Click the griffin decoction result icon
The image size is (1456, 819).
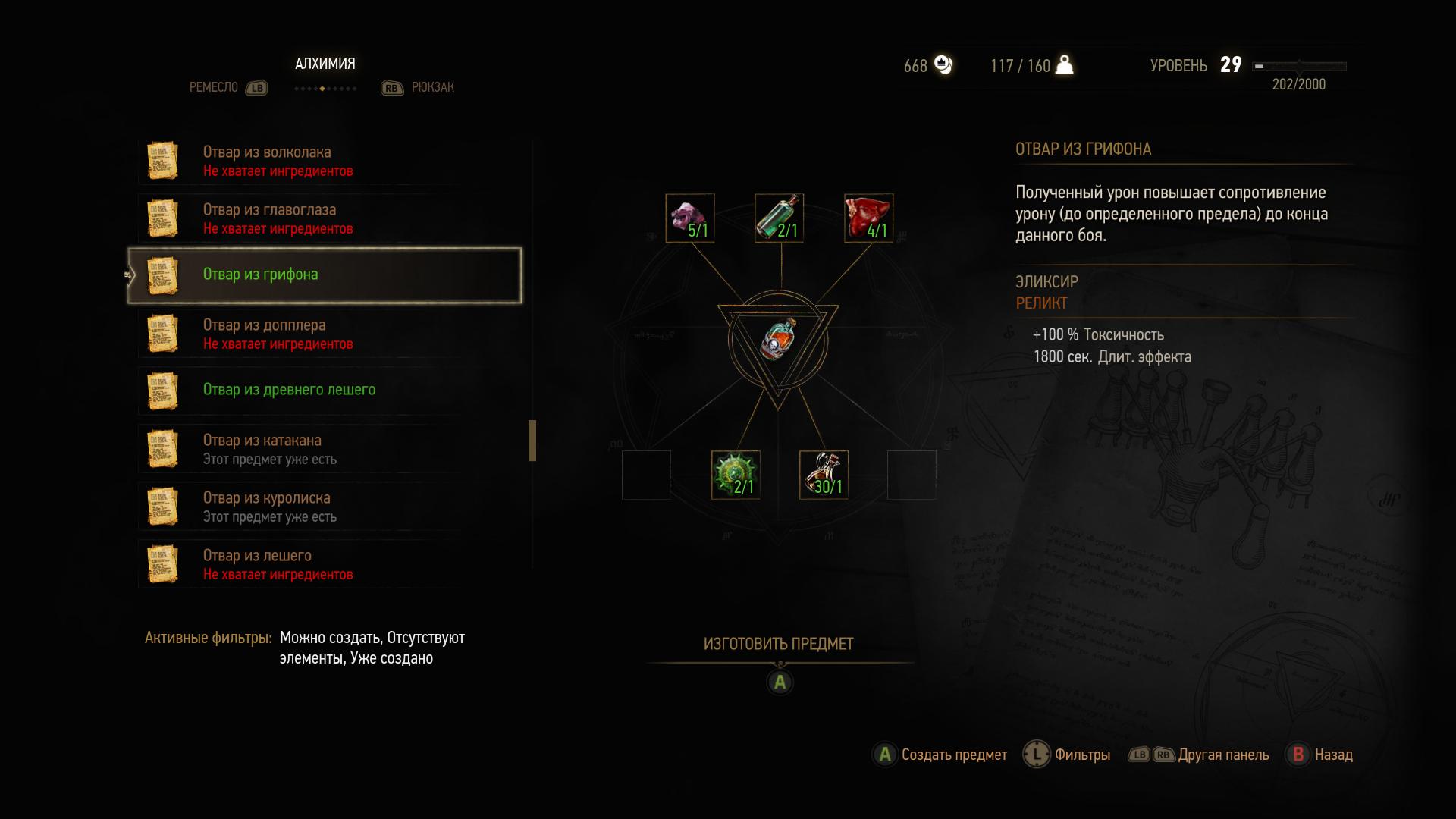click(x=778, y=340)
